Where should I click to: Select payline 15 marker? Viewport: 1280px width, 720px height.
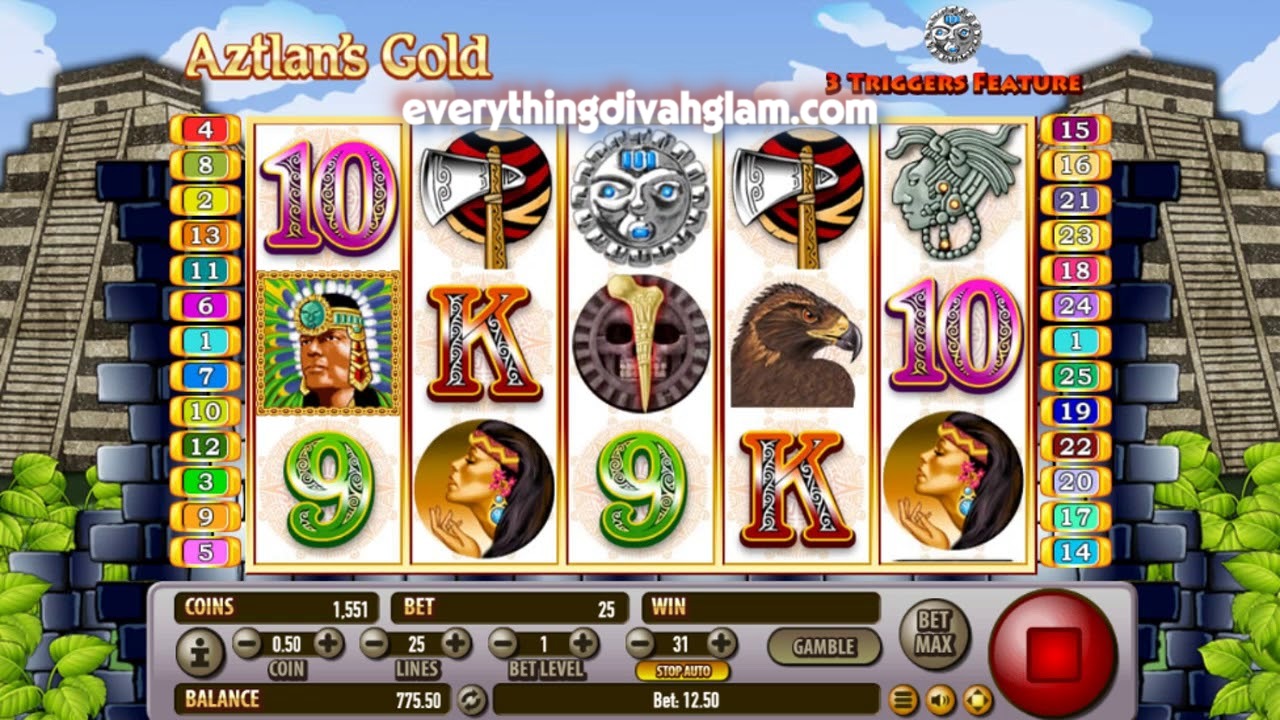1075,129
